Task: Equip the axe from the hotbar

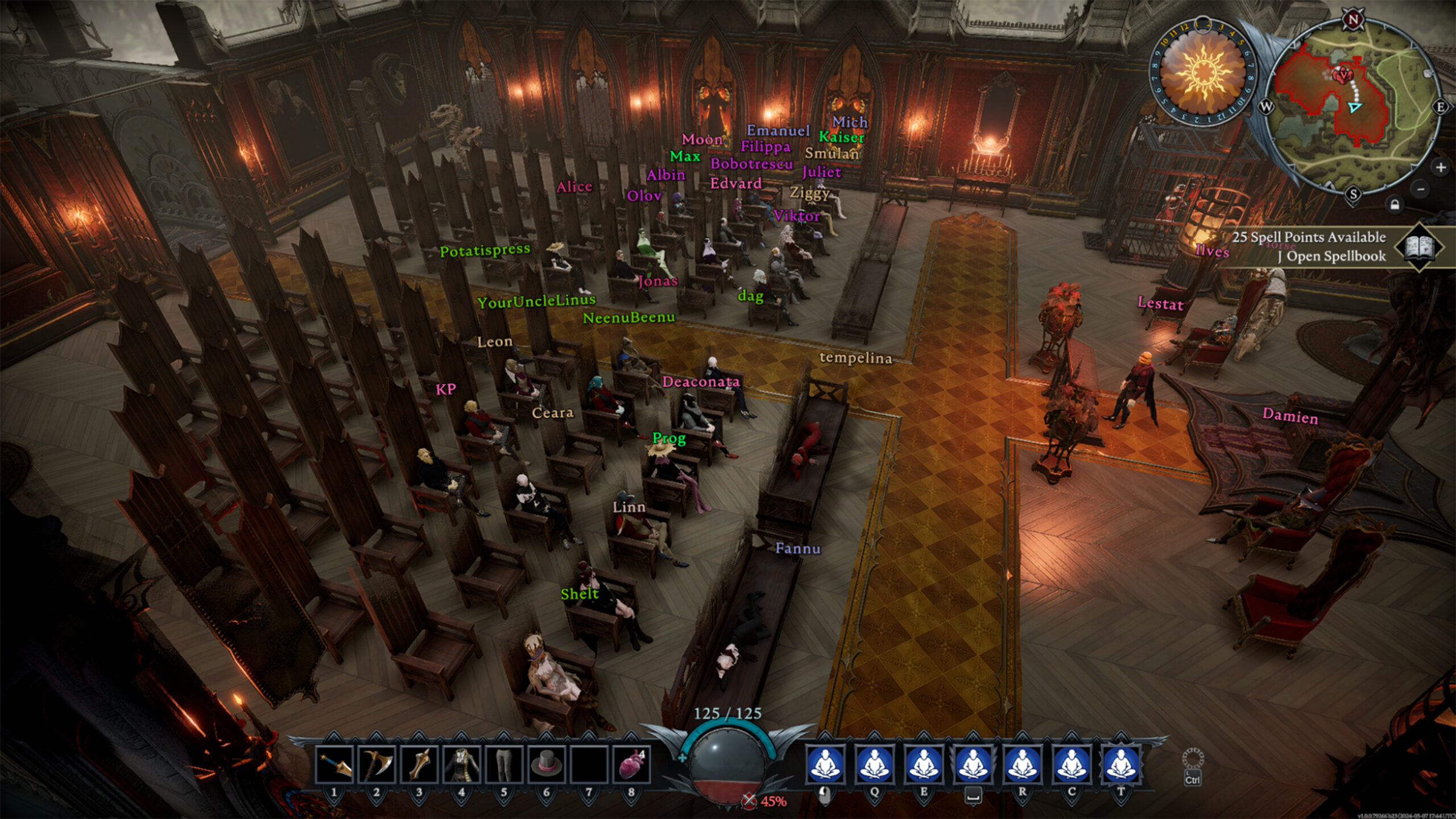Action: (376, 764)
